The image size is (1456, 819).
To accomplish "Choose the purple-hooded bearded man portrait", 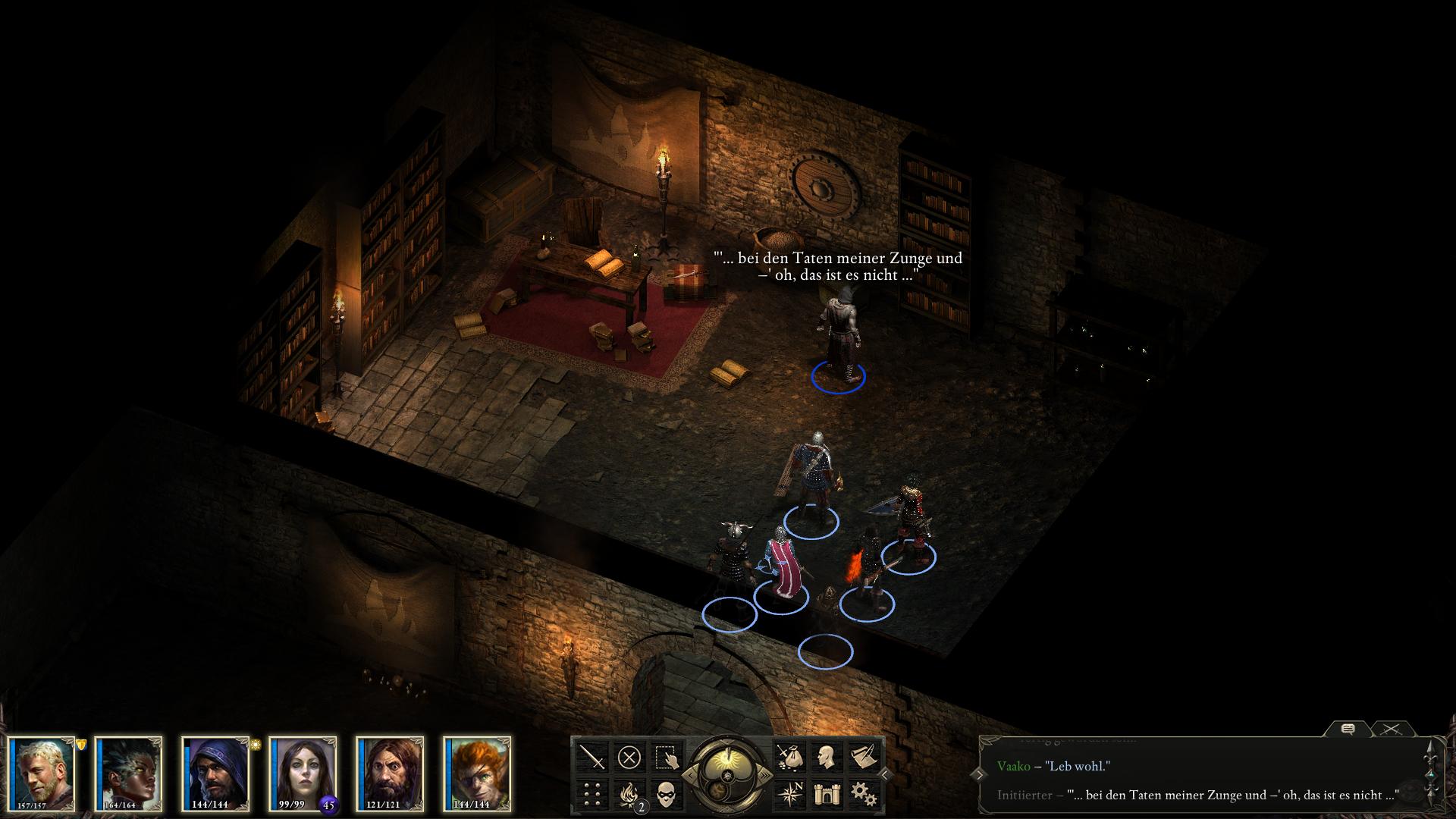I will coord(216,772).
